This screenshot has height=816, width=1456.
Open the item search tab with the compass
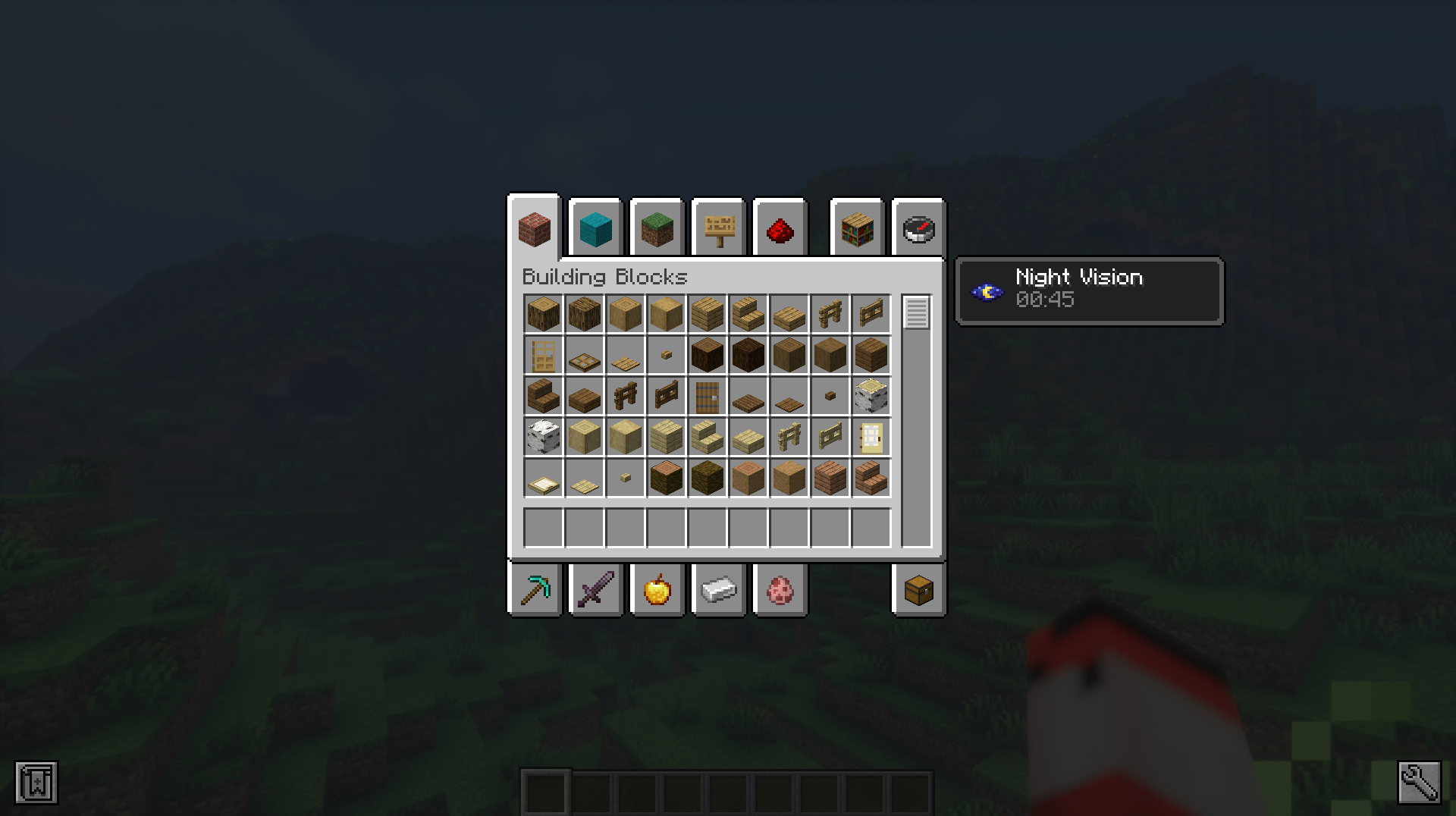click(x=918, y=228)
